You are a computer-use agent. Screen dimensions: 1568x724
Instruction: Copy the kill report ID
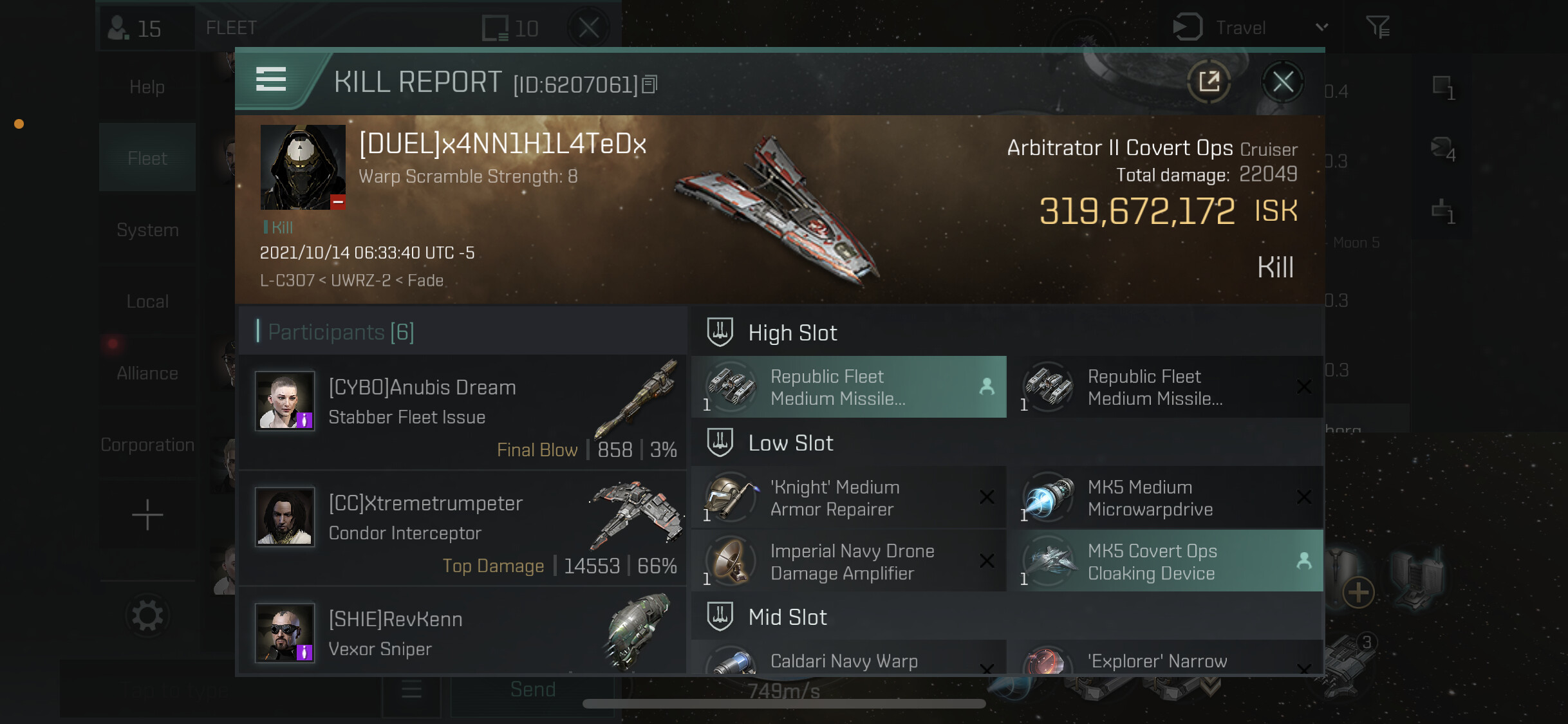tap(650, 84)
